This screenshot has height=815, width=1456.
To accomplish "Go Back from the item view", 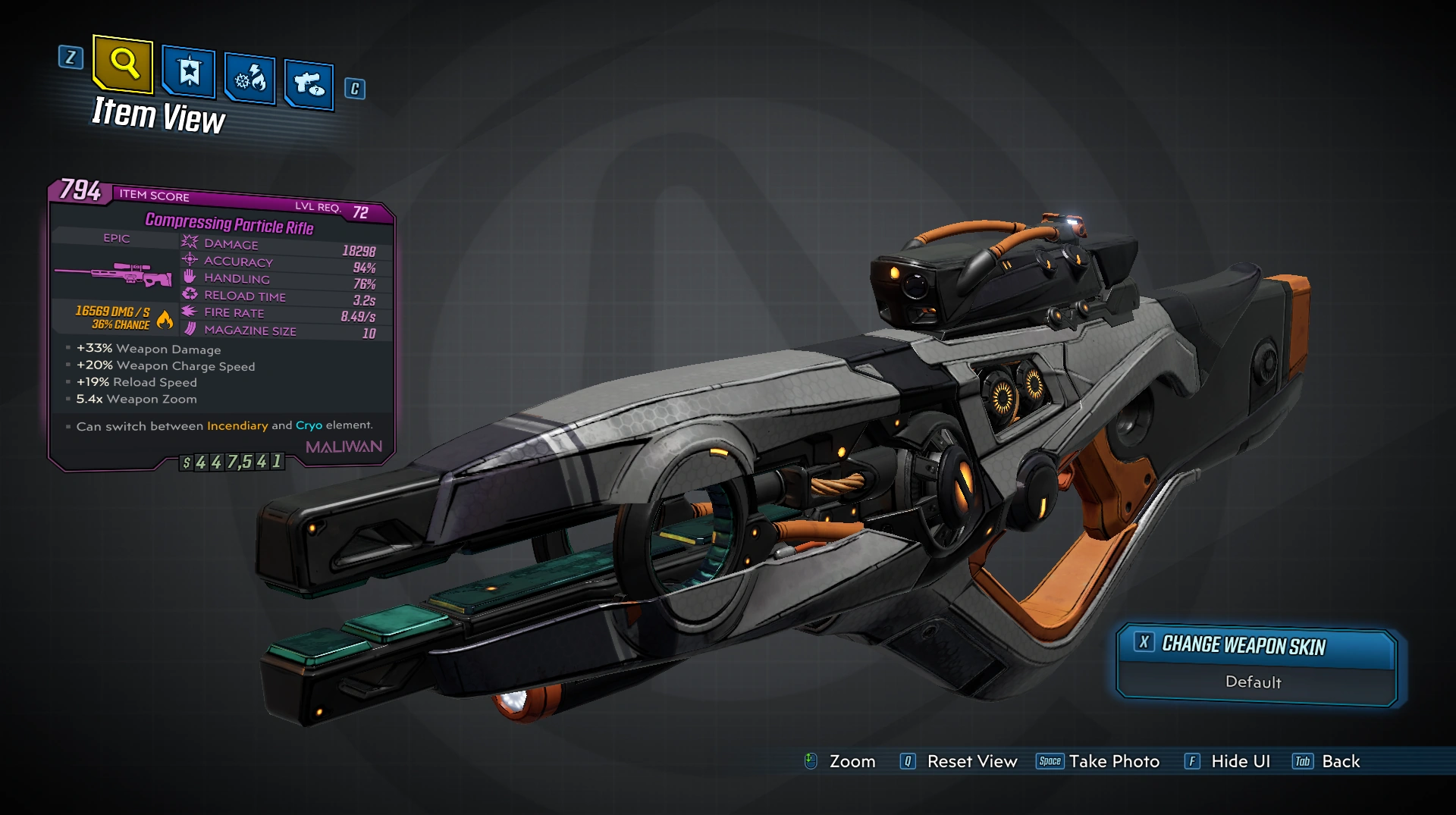I will 1327,761.
